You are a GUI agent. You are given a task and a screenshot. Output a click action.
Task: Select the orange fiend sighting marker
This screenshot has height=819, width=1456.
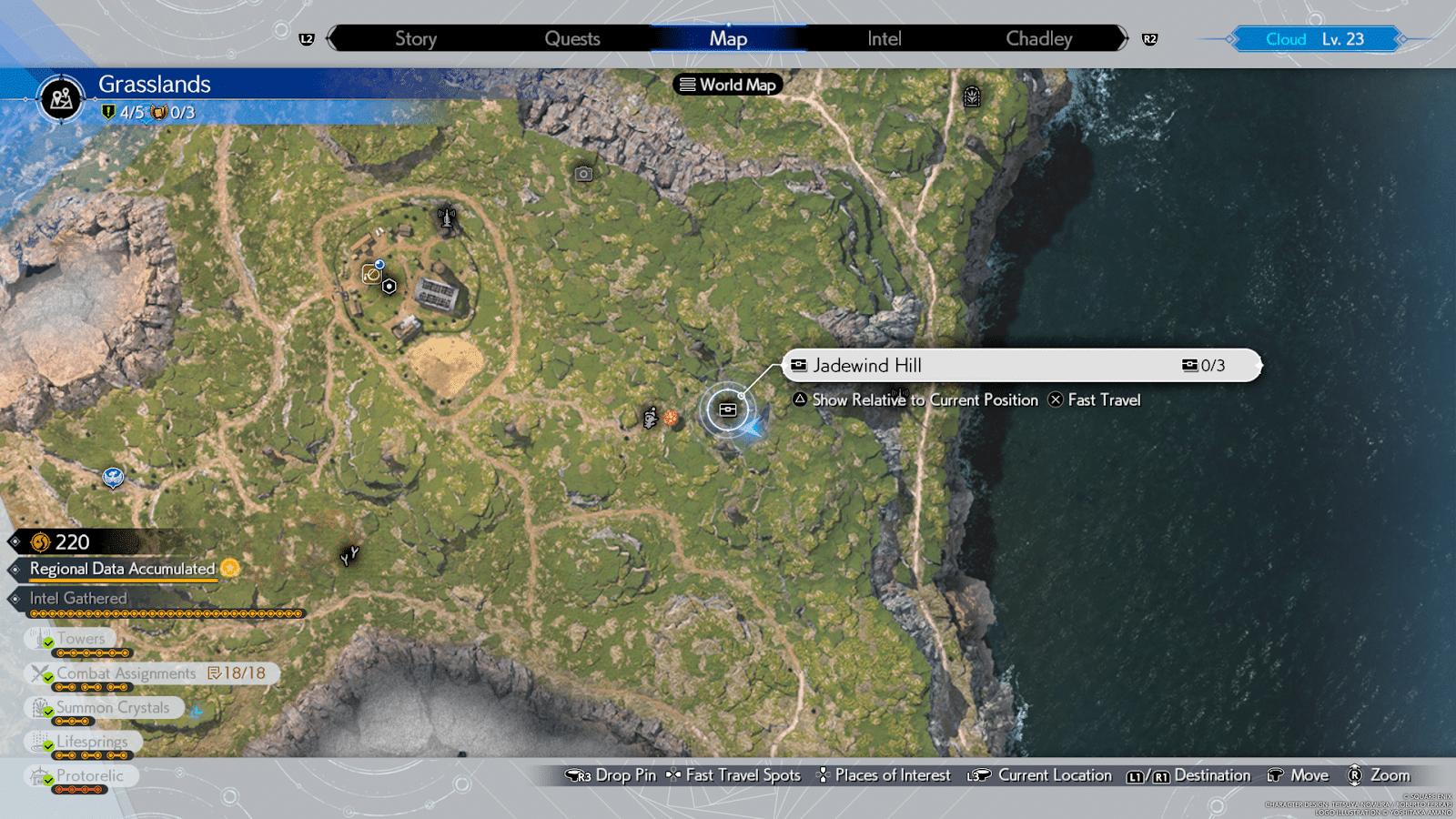[x=671, y=418]
